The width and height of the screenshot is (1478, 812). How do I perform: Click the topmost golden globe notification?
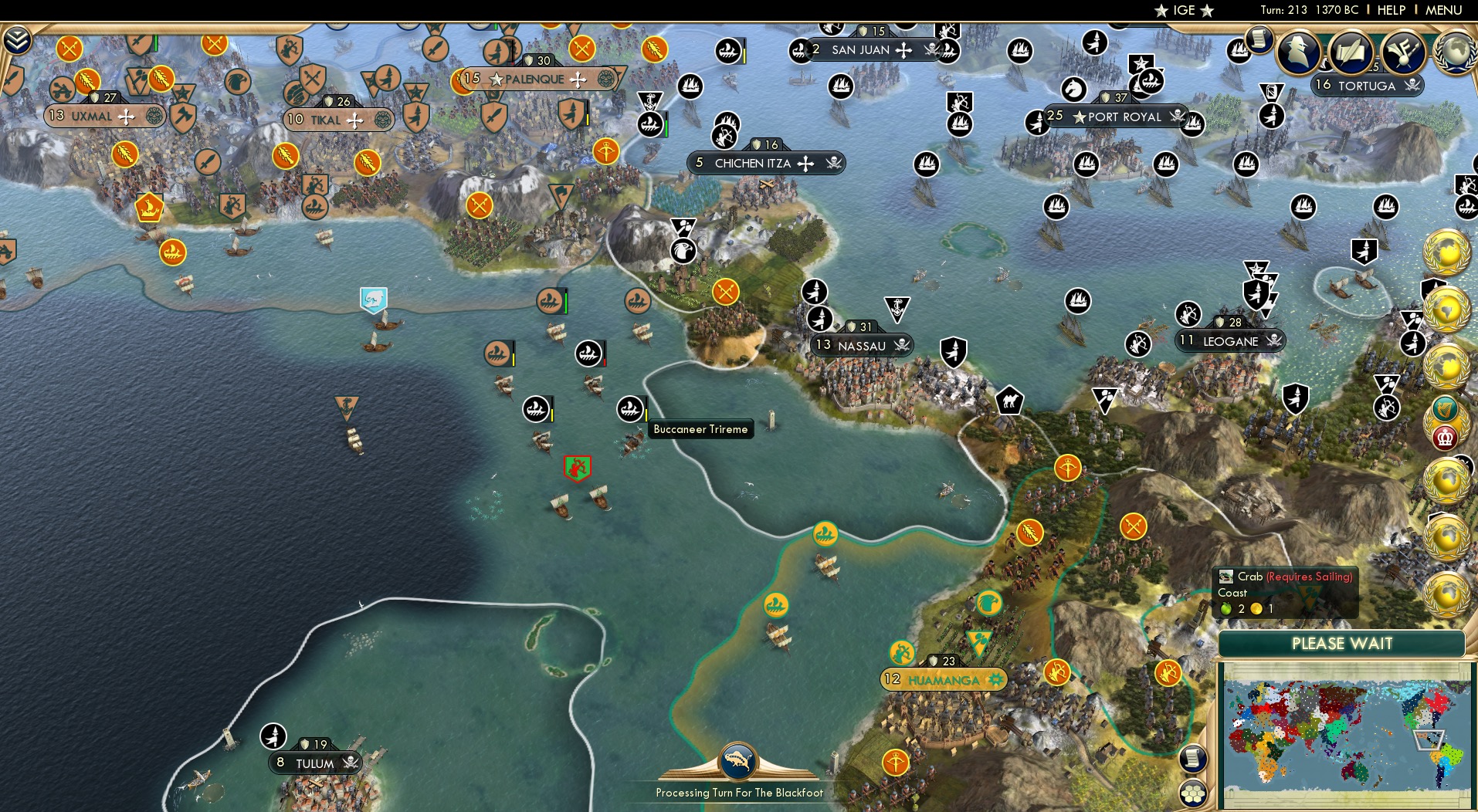pos(1446,251)
